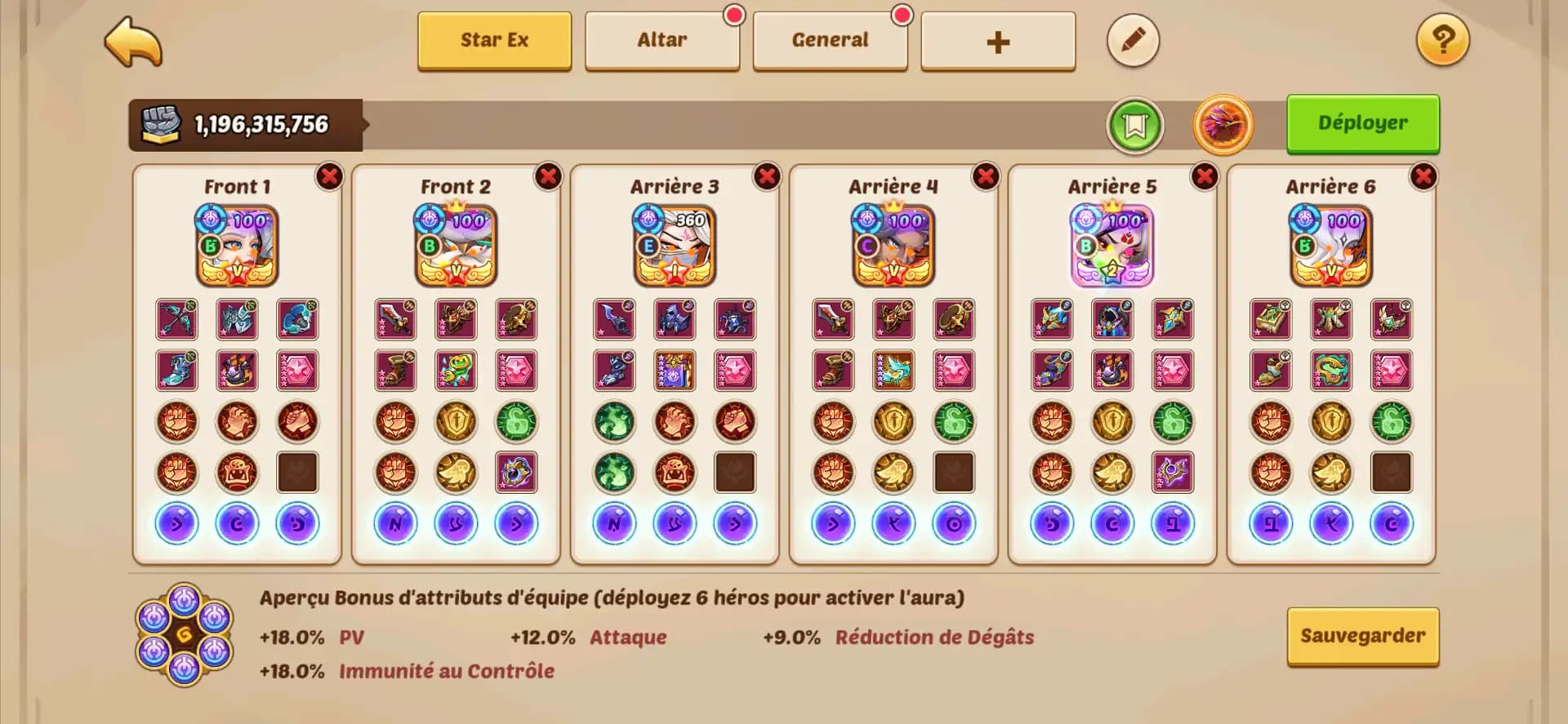1568x724 pixels.
Task: Select the Front 1 hero portrait
Action: click(x=236, y=245)
